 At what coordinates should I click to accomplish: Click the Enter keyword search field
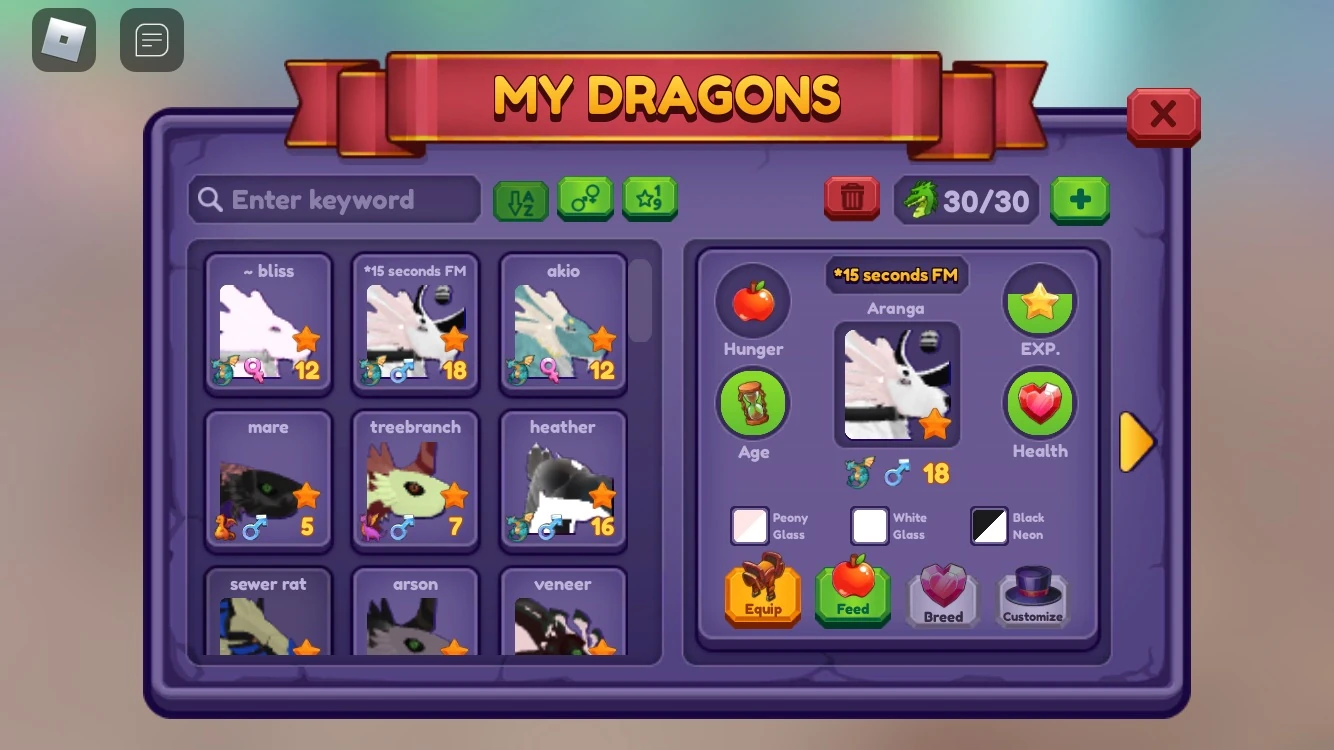coord(334,199)
